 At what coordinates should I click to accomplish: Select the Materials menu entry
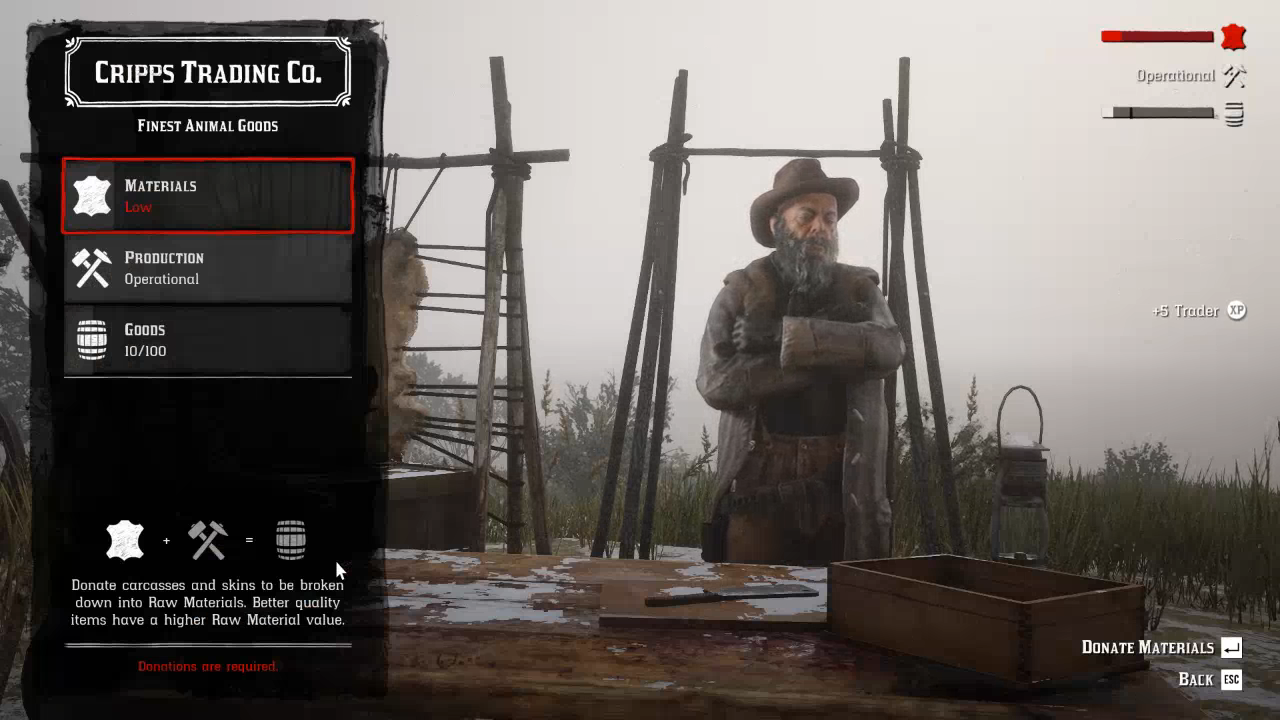208,196
